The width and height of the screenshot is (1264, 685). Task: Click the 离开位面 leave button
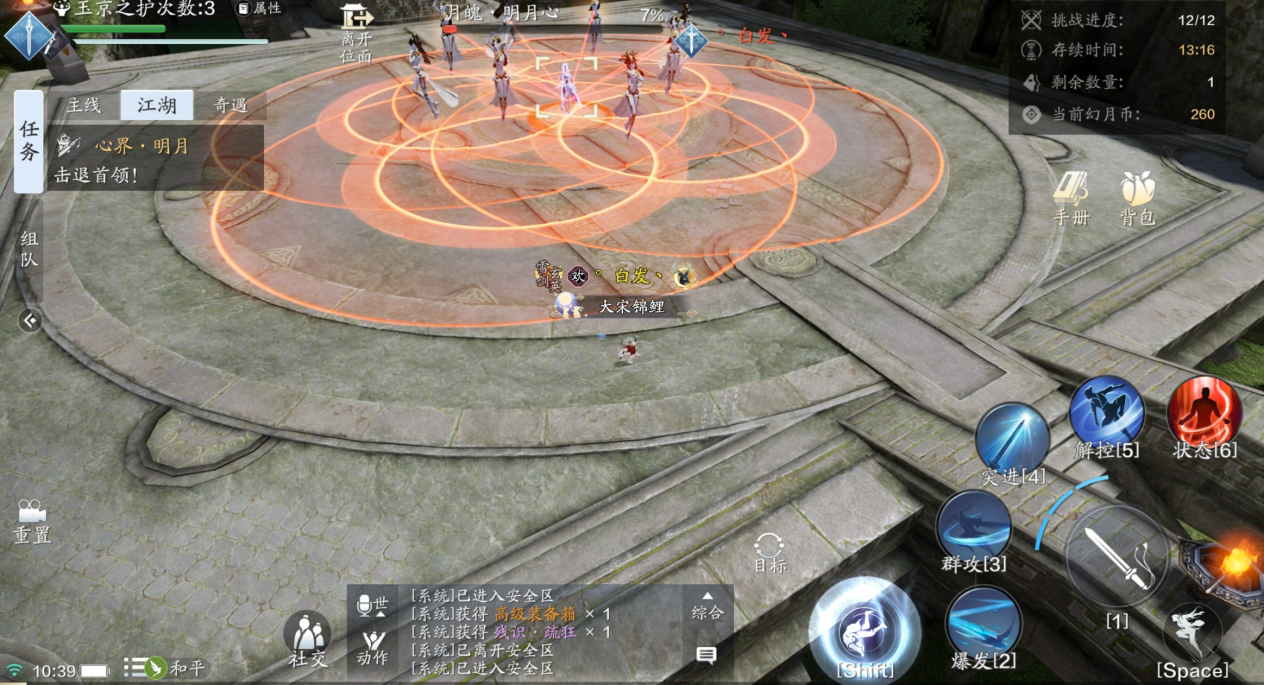pos(356,30)
